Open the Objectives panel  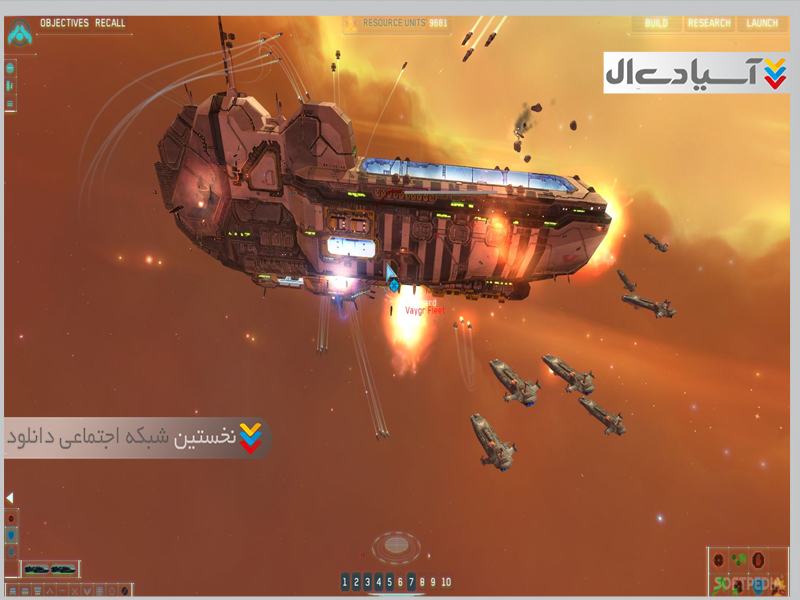[x=64, y=23]
